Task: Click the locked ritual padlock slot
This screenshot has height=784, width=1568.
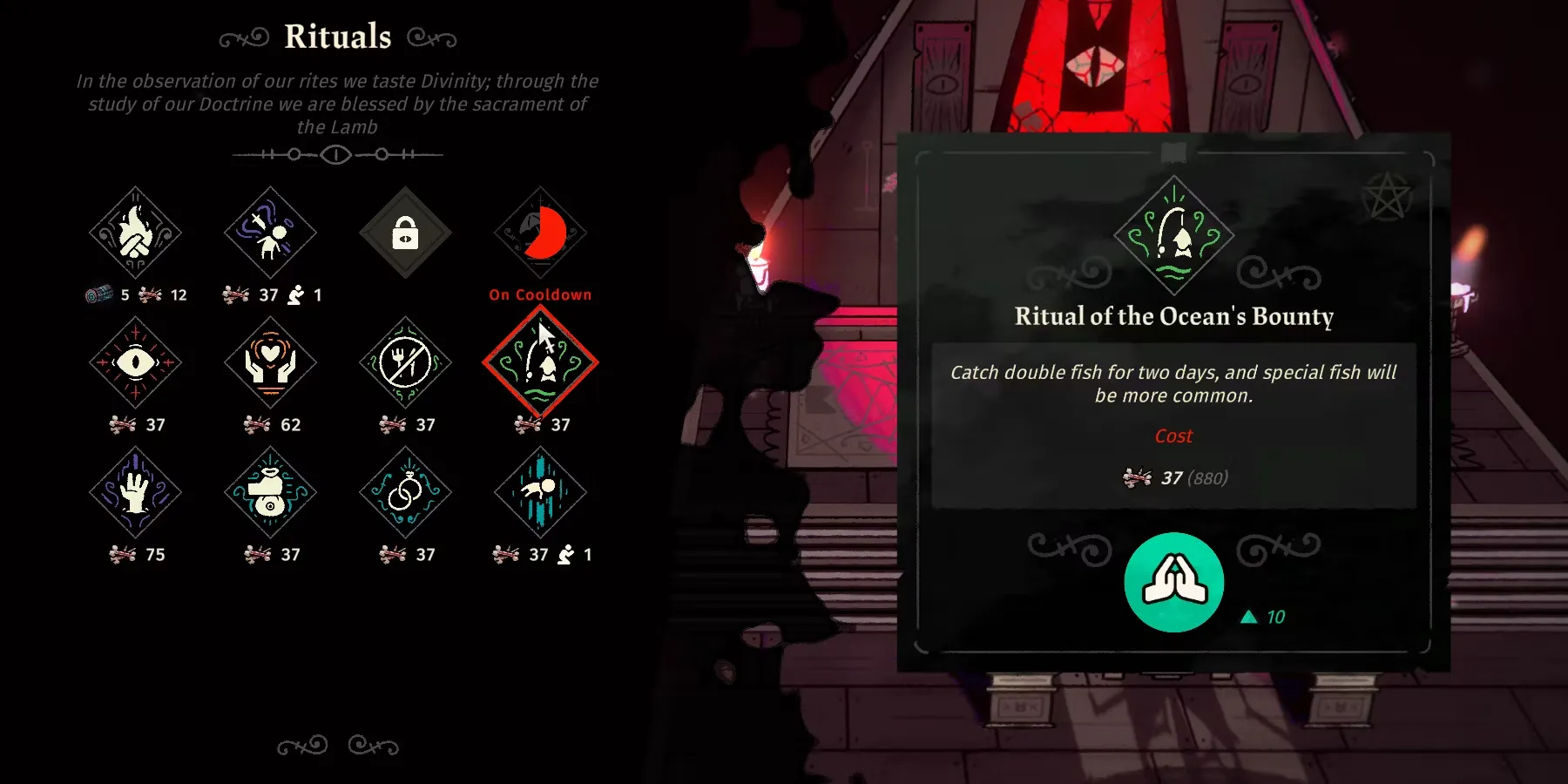Action: point(405,233)
